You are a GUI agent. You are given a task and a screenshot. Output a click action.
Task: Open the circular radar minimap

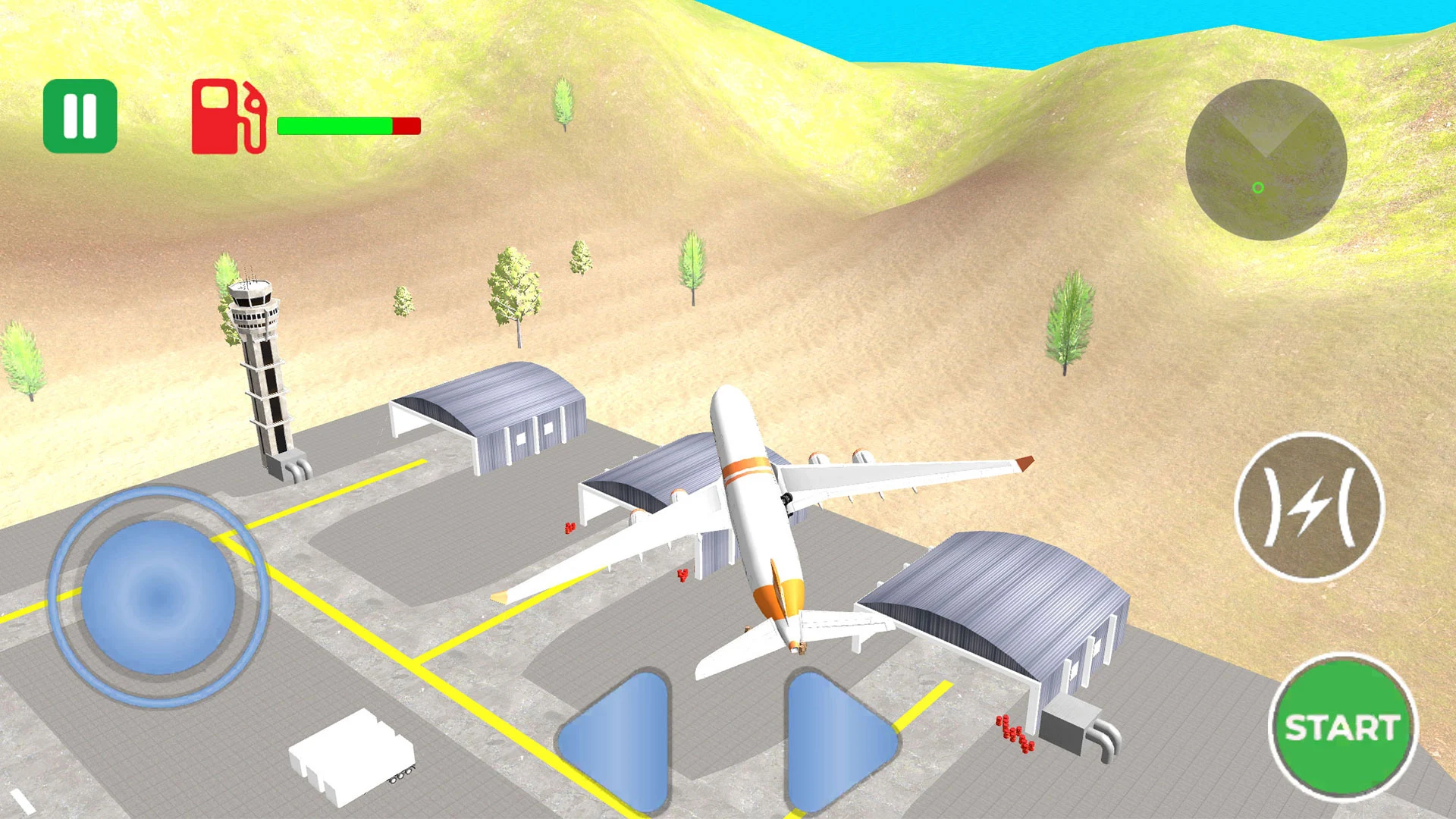pos(1266,160)
